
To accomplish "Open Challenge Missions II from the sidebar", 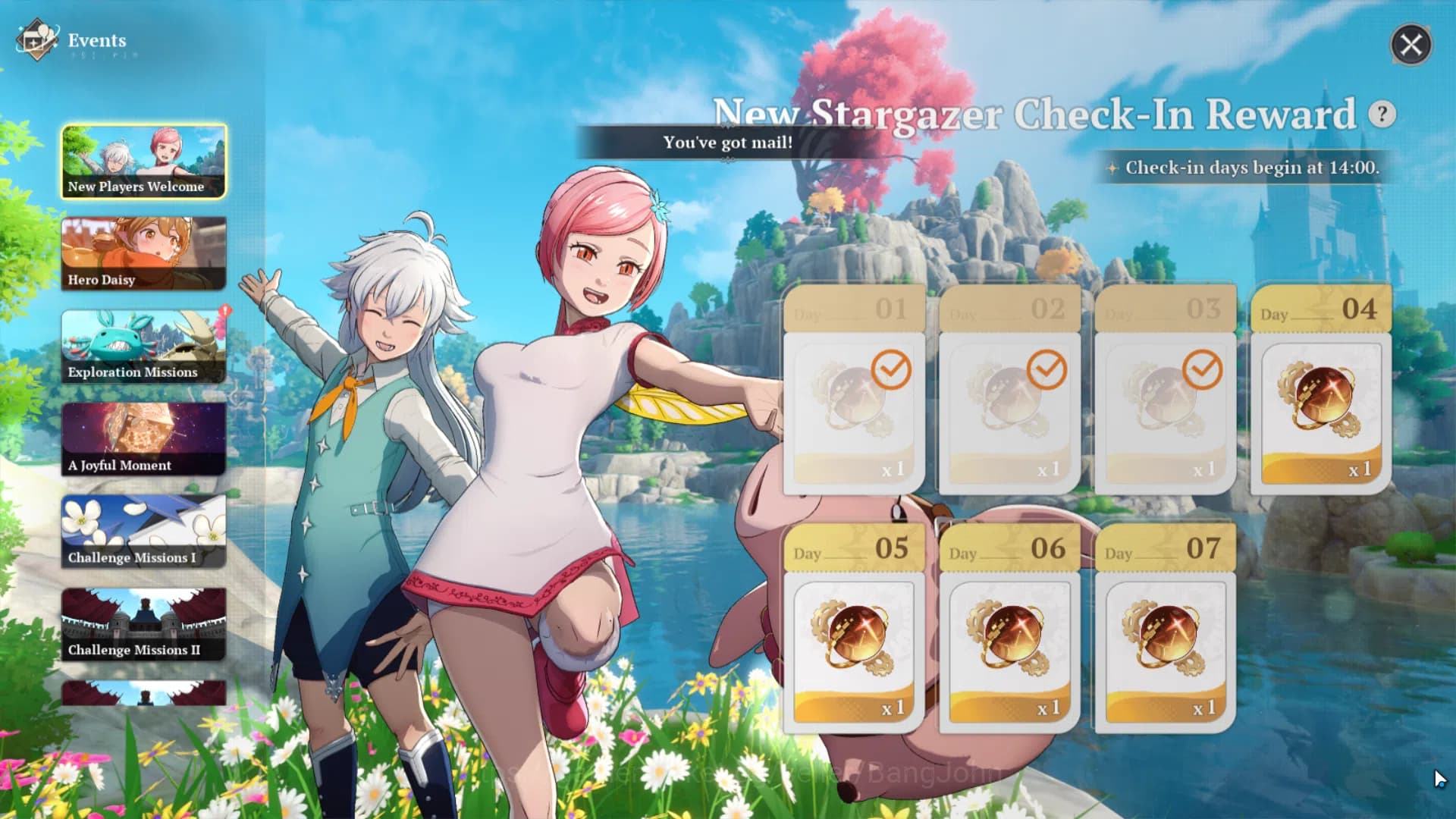I will click(x=144, y=623).
